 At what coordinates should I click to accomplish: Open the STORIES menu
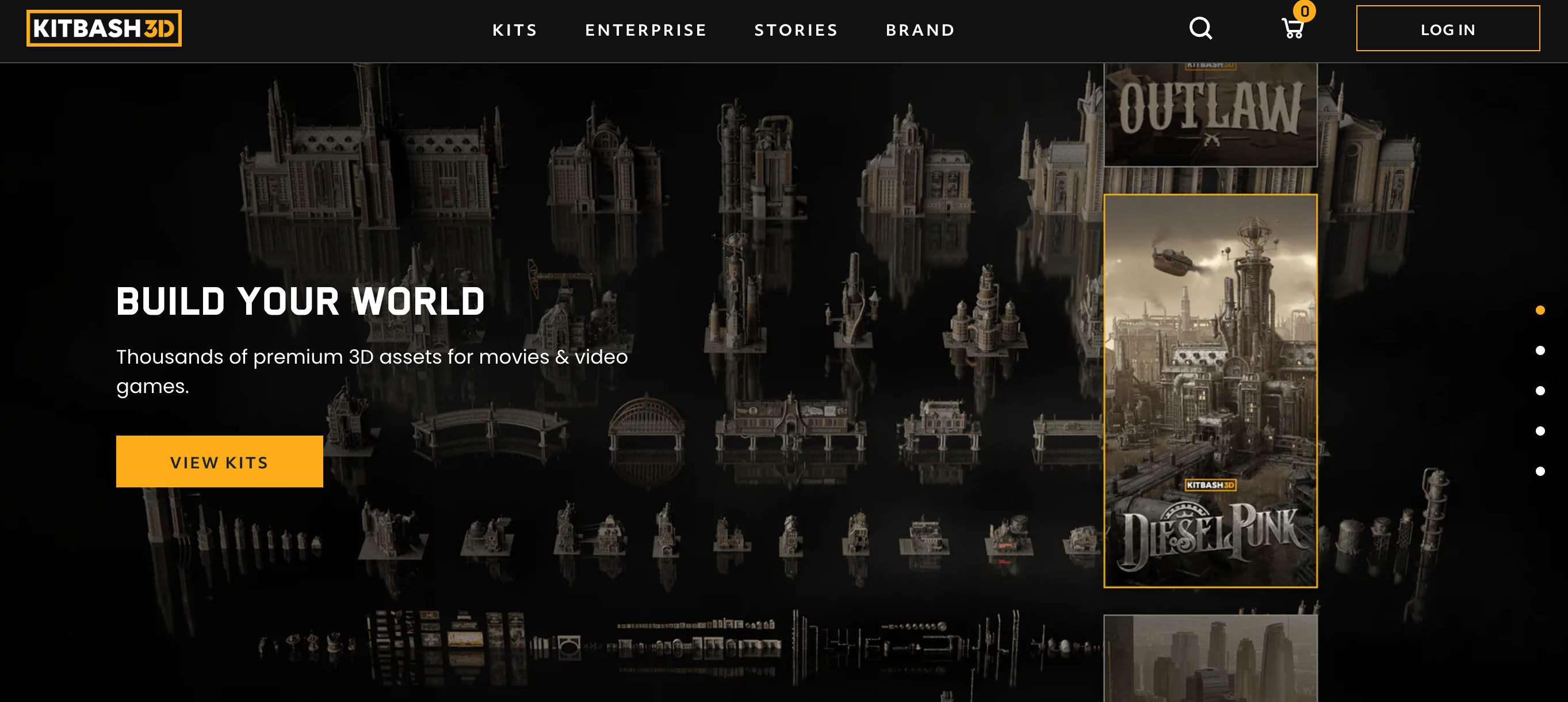(796, 30)
